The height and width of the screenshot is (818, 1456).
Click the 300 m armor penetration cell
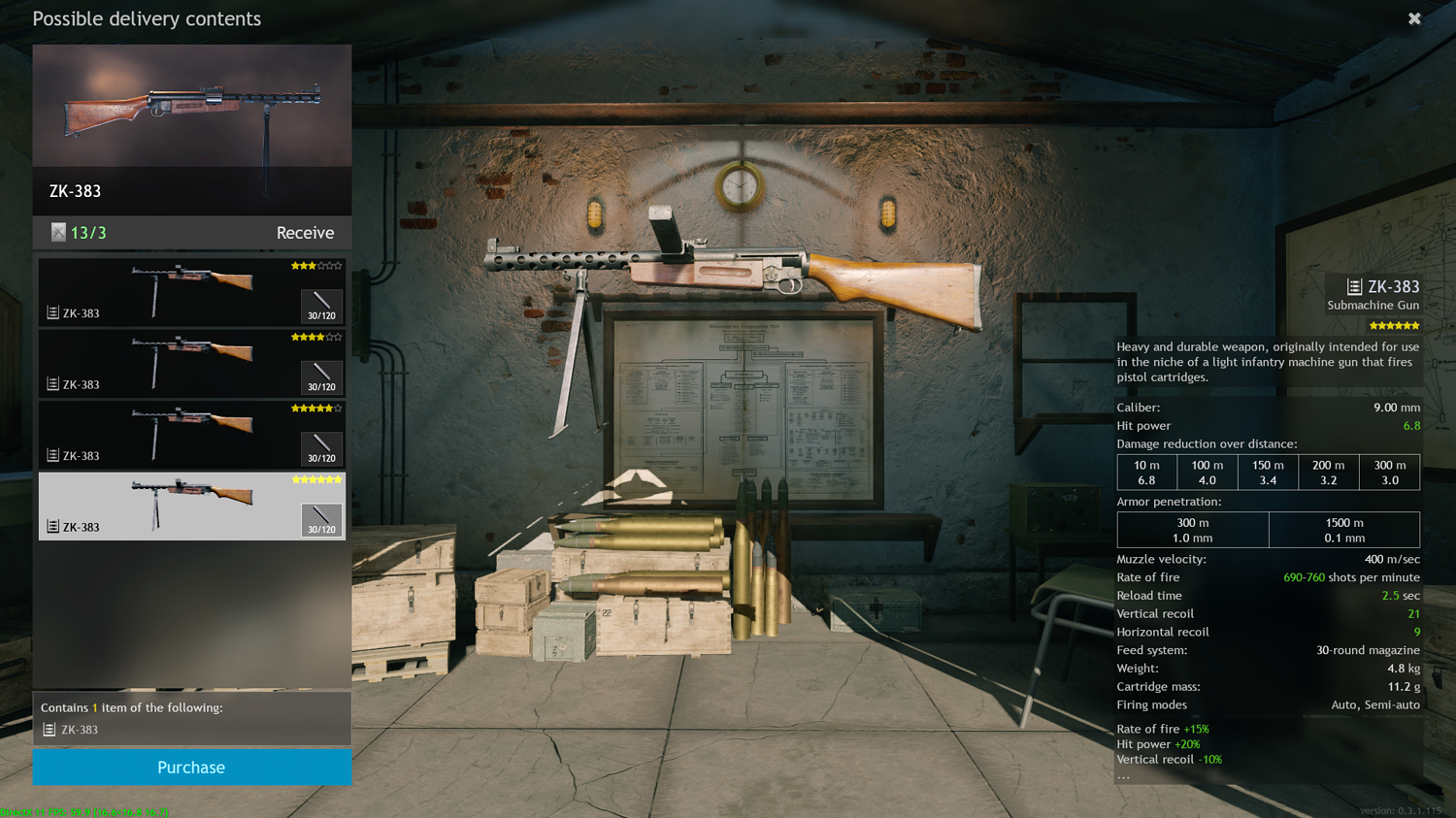tap(1193, 530)
